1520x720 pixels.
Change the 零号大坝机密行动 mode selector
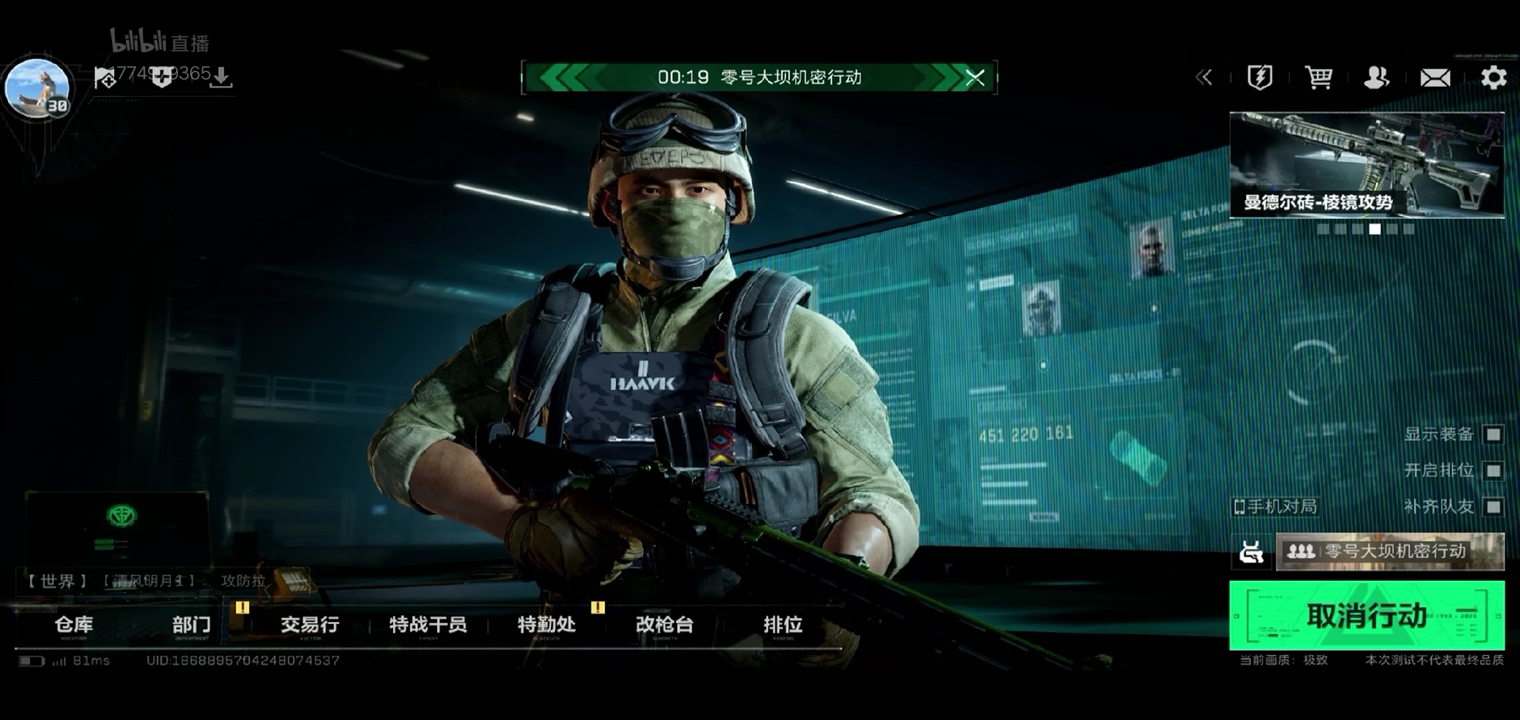[x=1390, y=551]
